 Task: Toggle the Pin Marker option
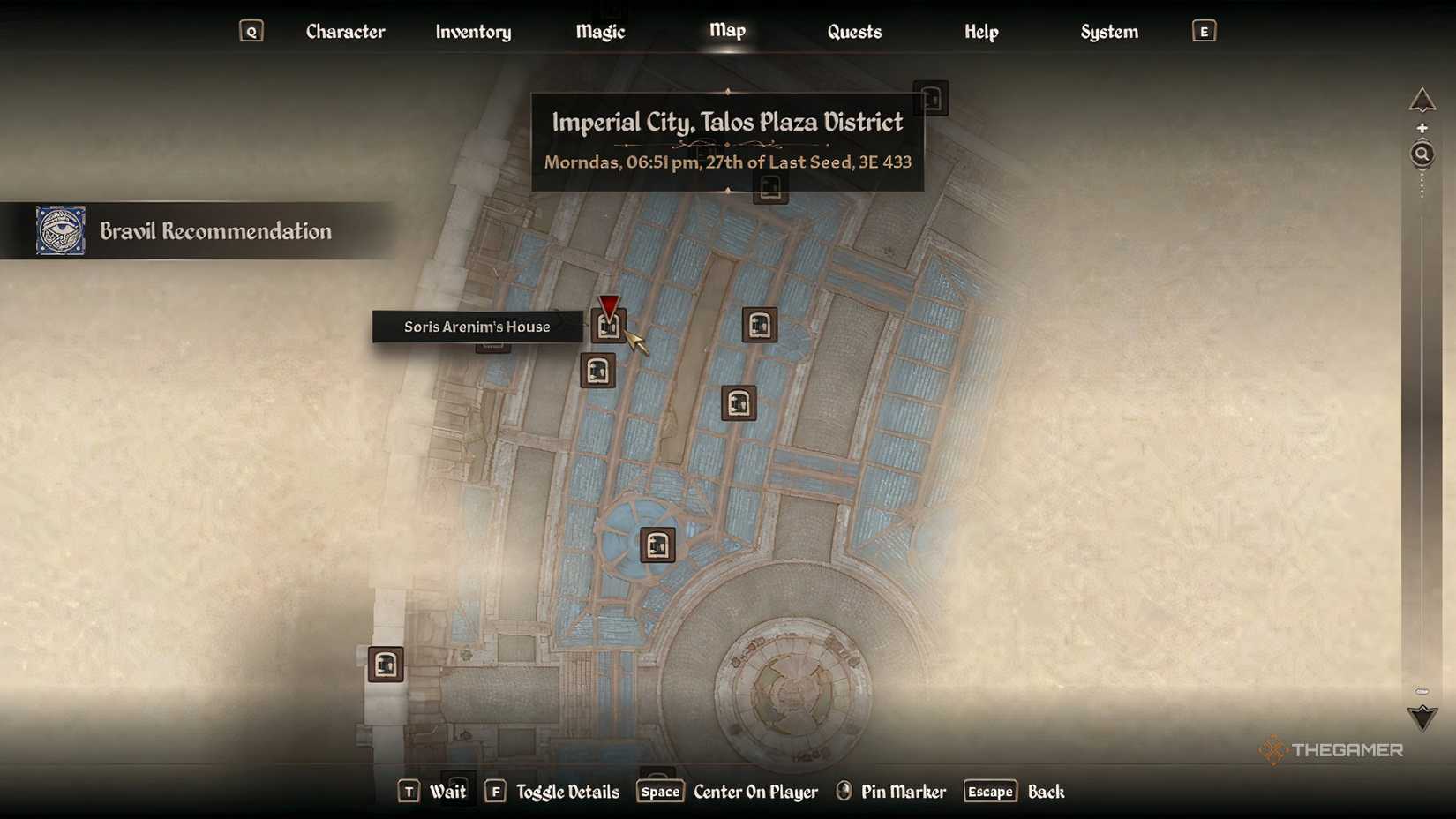click(x=902, y=792)
